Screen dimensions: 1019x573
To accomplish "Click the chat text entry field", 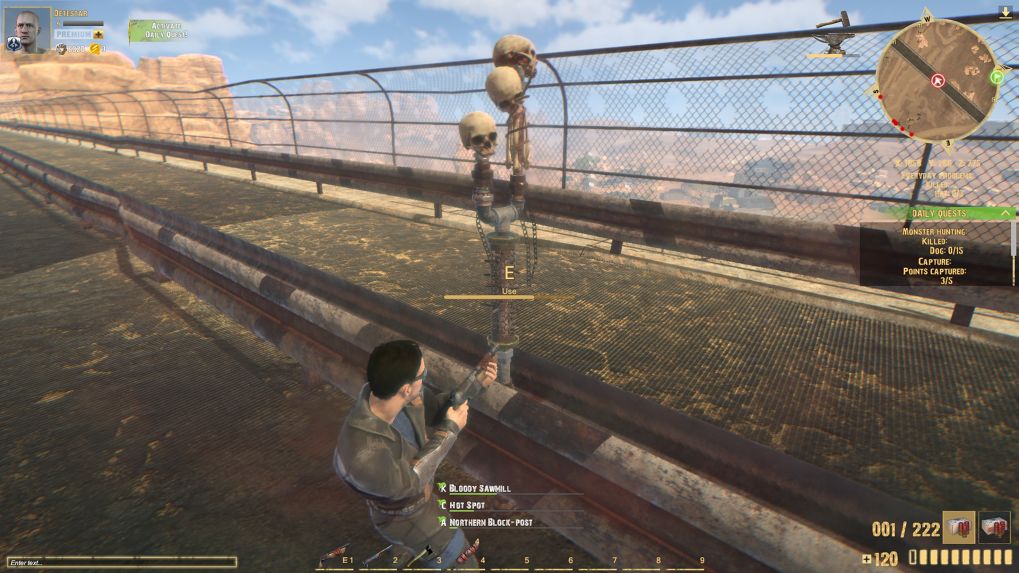I will pyautogui.click(x=121, y=562).
